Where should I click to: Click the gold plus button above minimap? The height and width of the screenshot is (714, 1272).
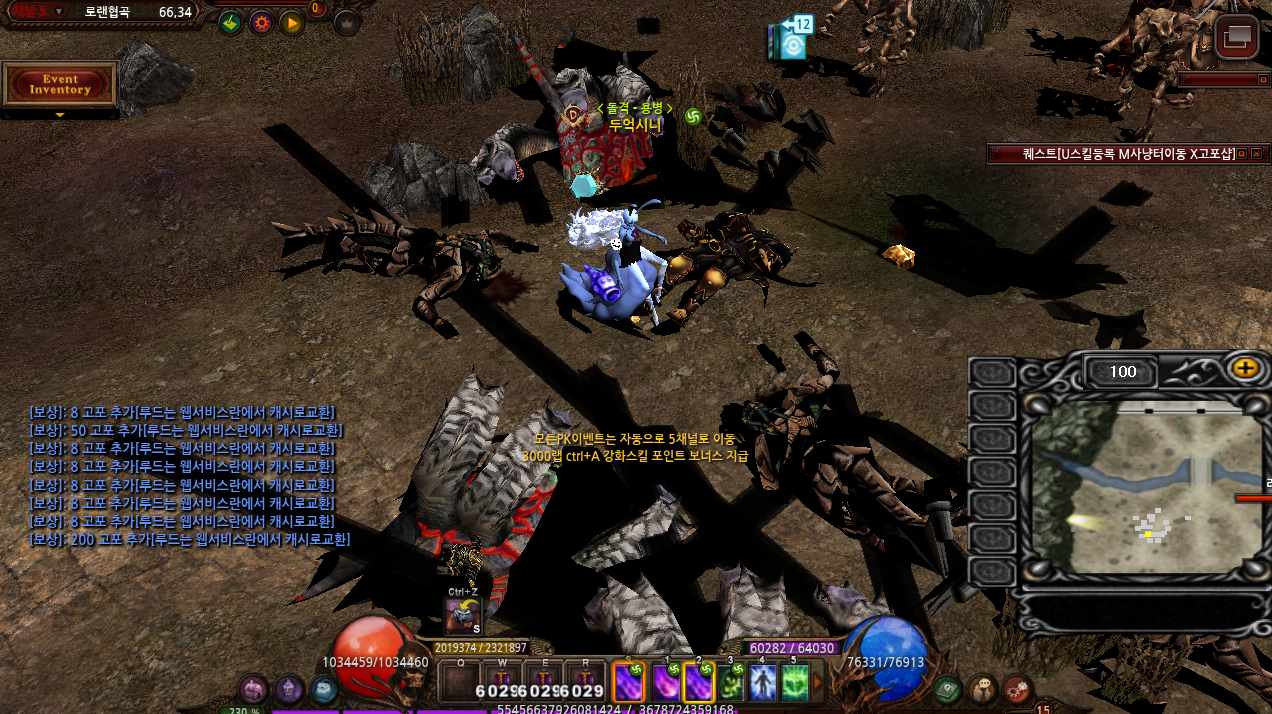pyautogui.click(x=1245, y=368)
